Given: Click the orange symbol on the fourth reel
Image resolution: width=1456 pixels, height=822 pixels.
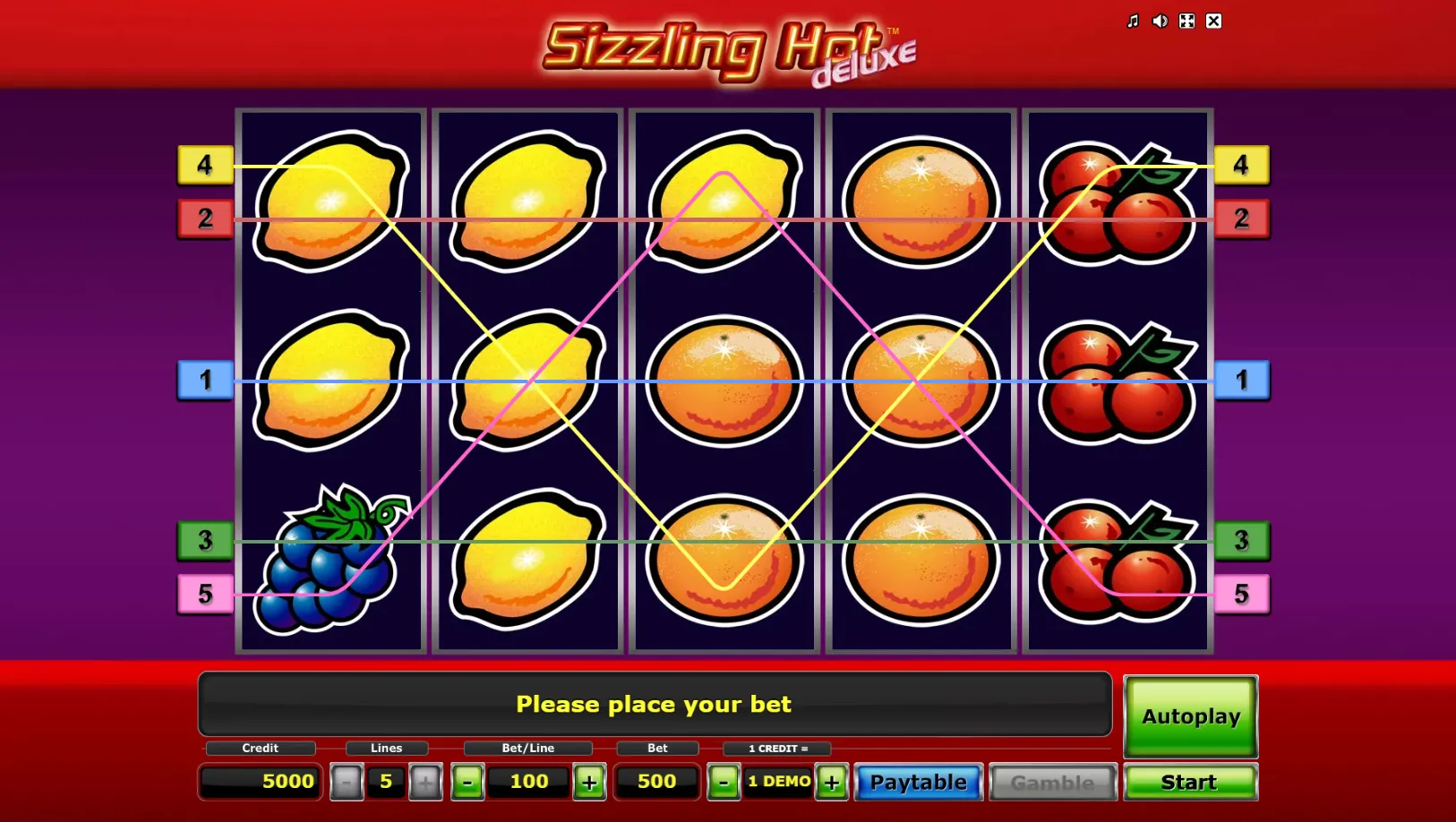Looking at the screenshot, I should tap(920, 381).
